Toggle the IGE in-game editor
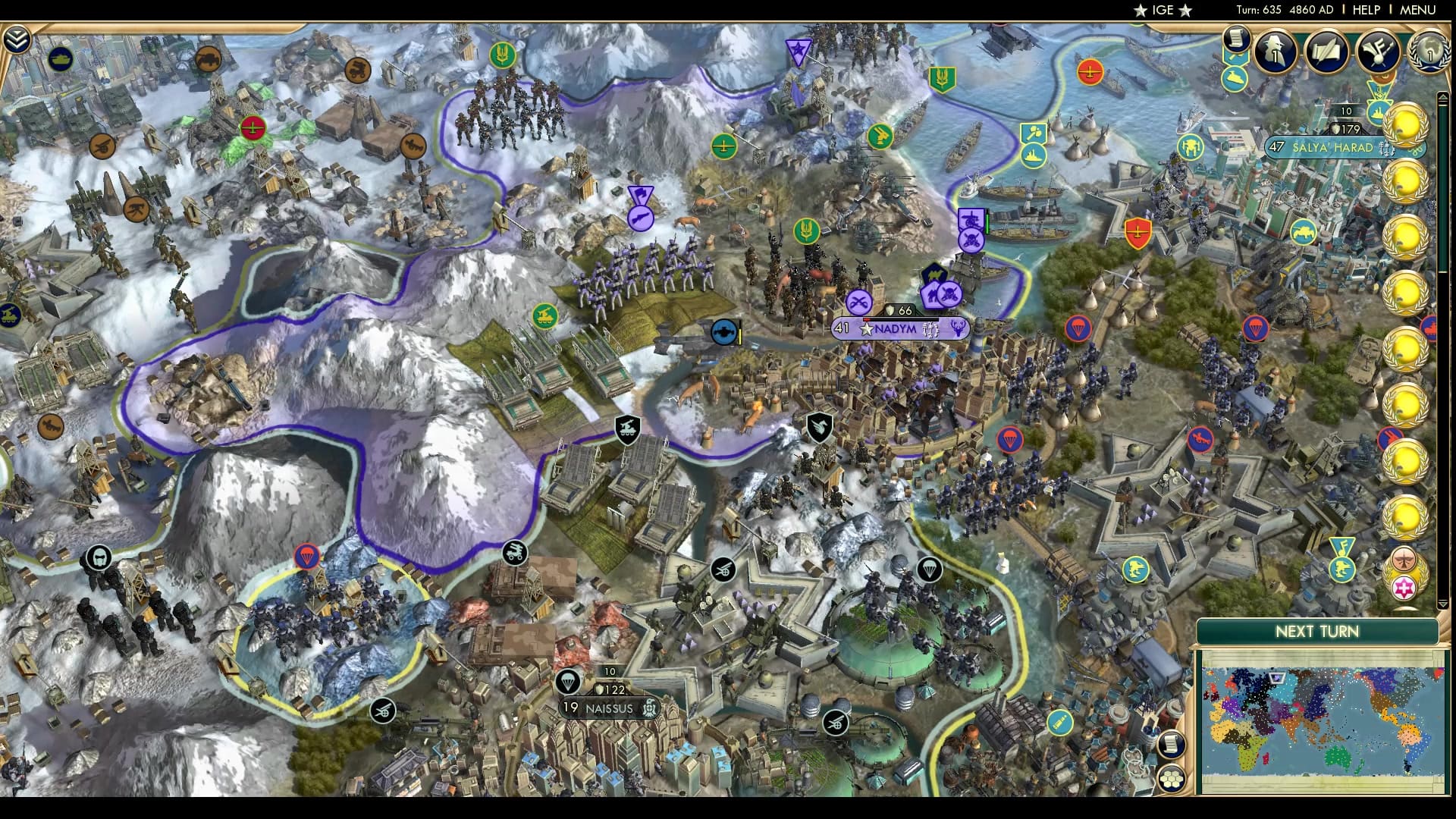The height and width of the screenshot is (819, 1456). (1164, 11)
